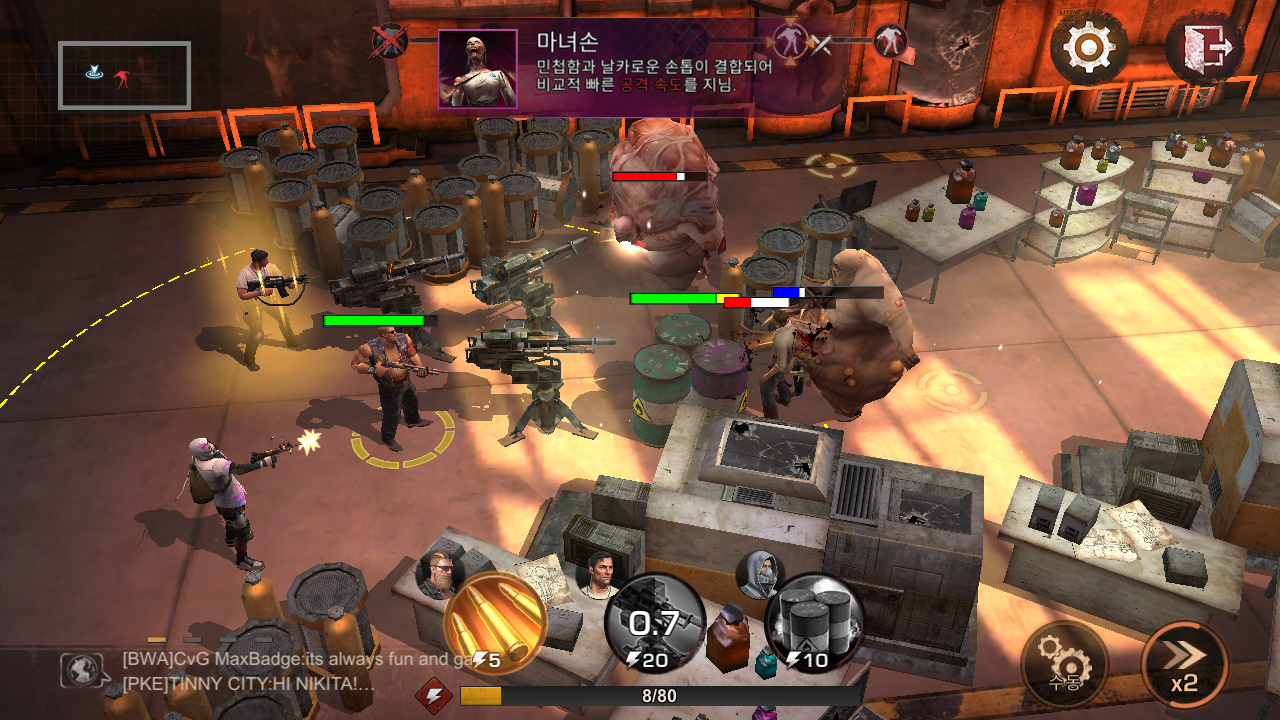The height and width of the screenshot is (720, 1280).
Task: Use the turret skill costing 20
Action: [655, 624]
